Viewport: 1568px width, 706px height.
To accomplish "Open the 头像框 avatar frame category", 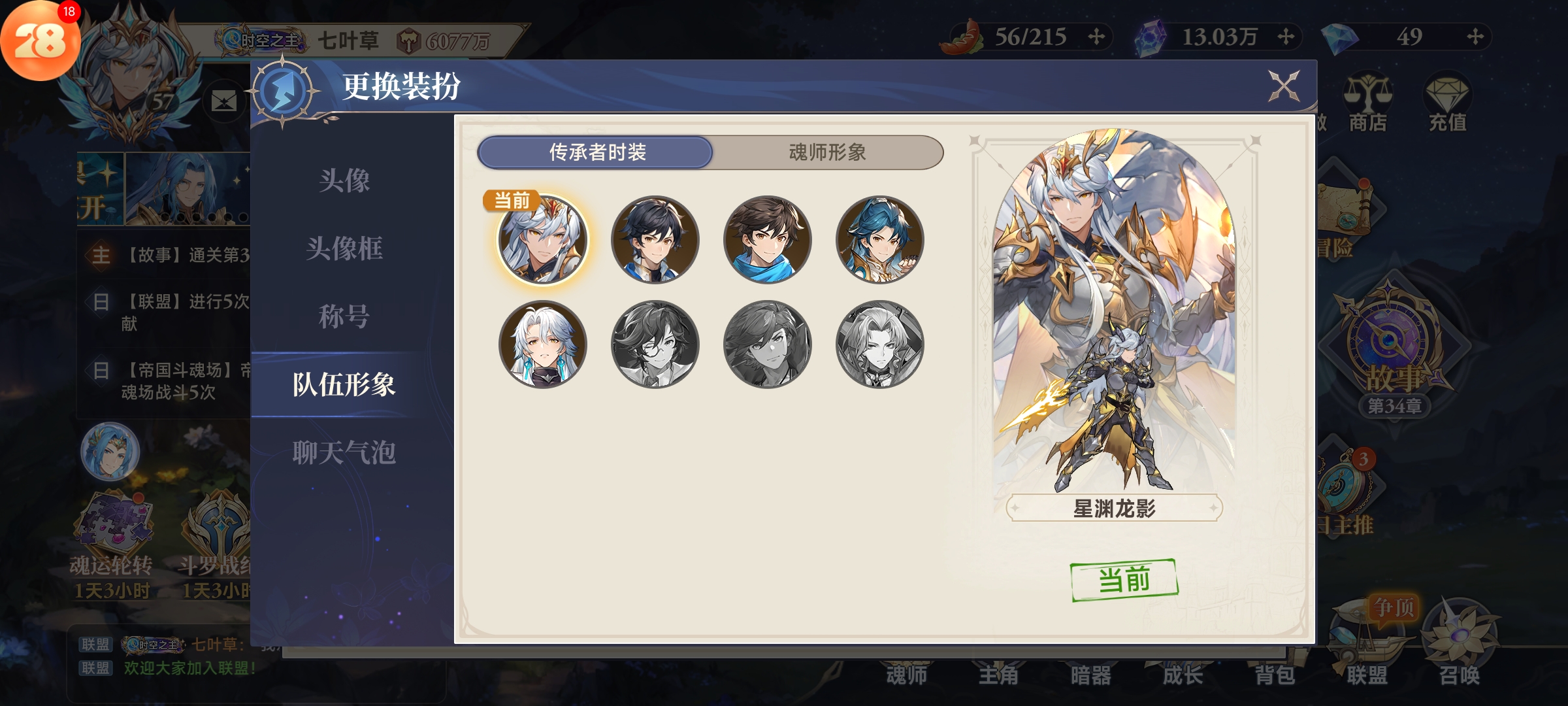I will coord(344,248).
